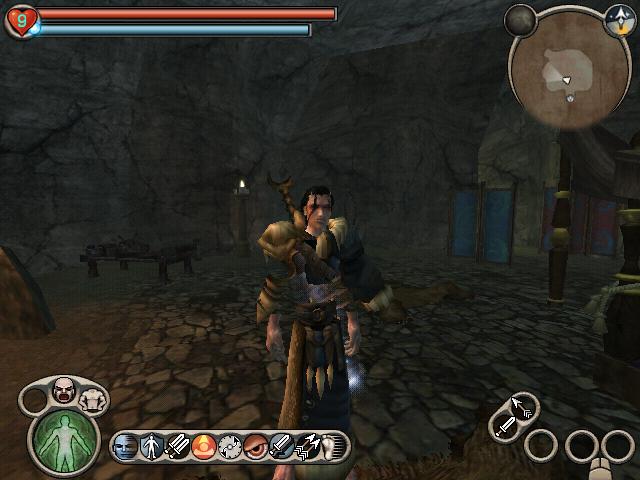Select the multi-arrow ability icon
Image resolution: width=640 pixels, height=480 pixels.
[307, 446]
